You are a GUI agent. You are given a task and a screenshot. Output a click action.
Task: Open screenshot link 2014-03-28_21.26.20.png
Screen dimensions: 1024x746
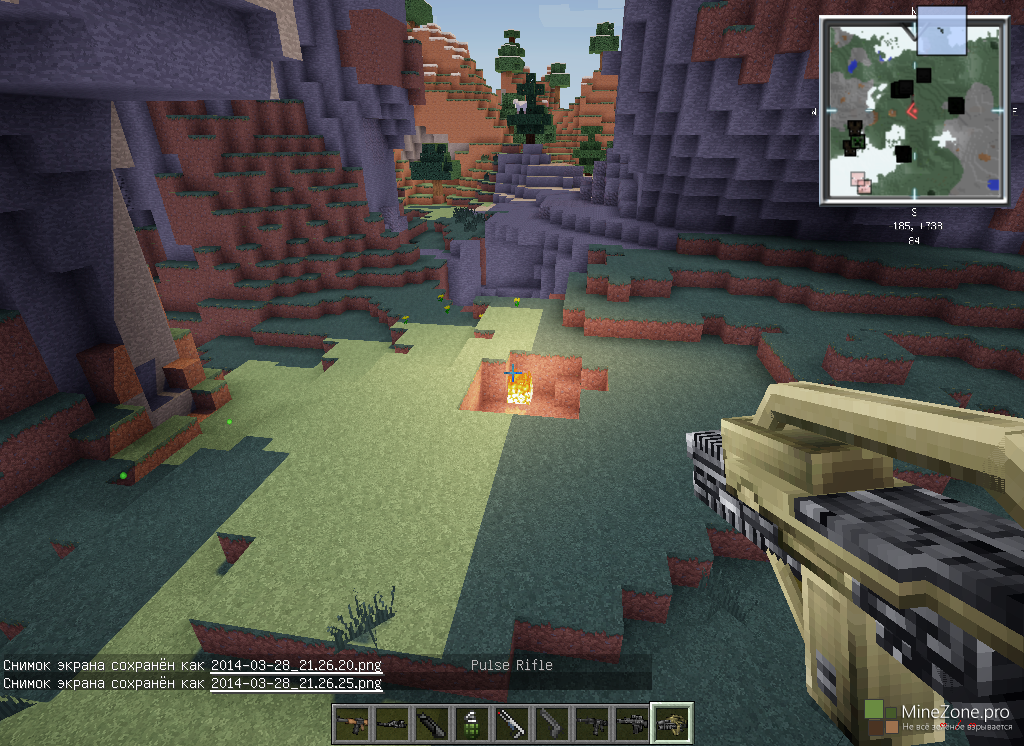(x=296, y=665)
